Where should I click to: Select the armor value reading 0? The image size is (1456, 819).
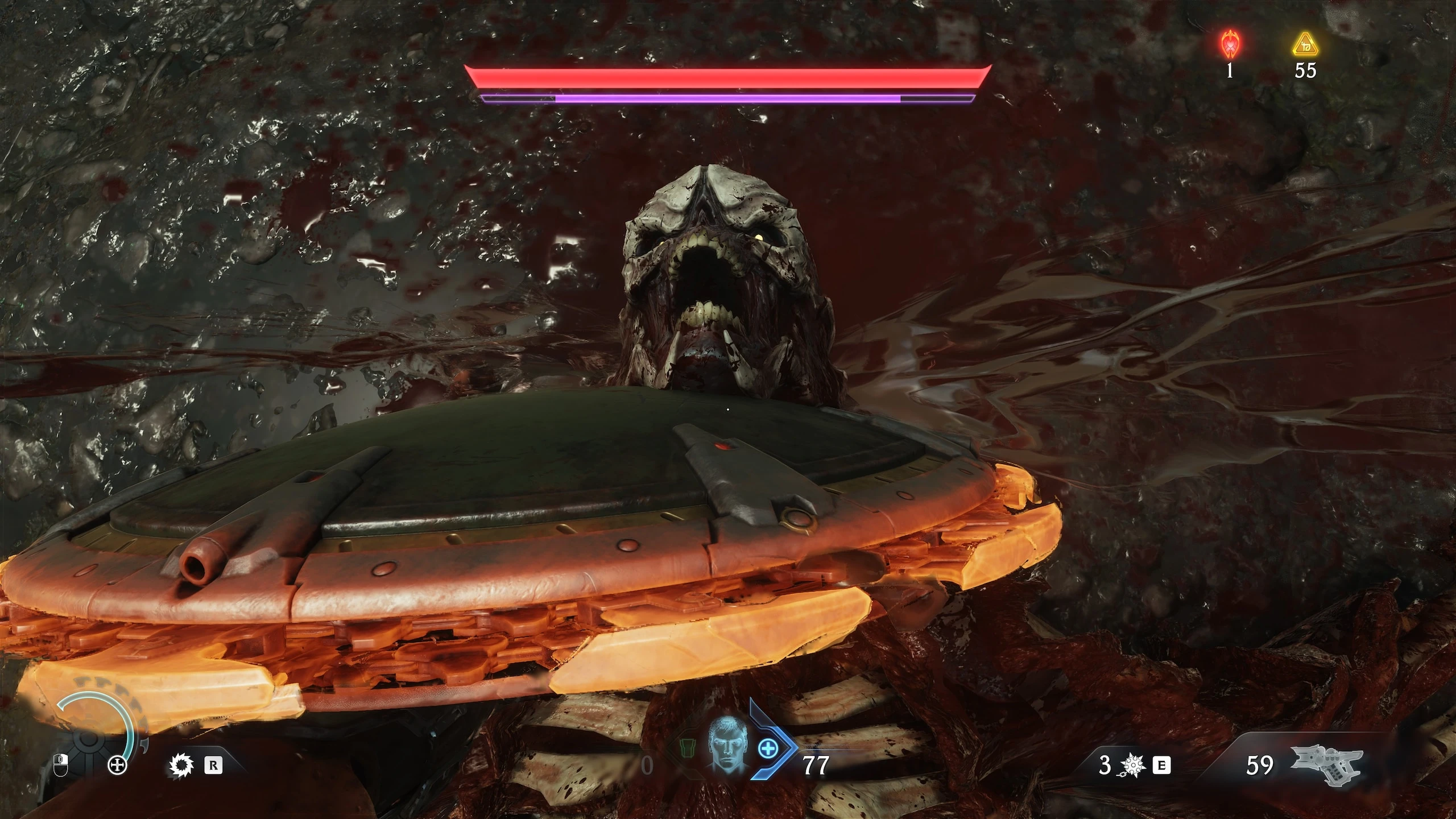(x=647, y=765)
